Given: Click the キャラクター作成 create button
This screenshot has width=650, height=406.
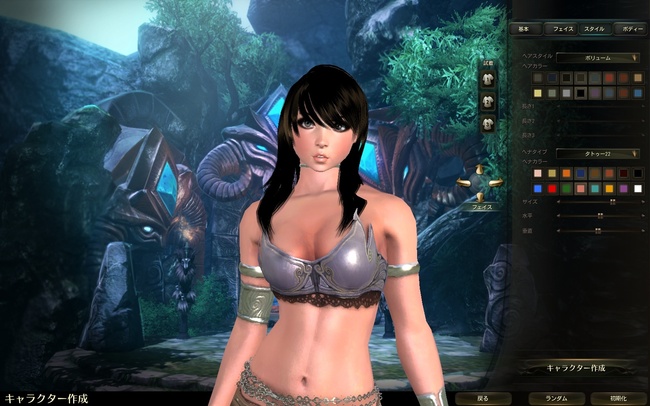Looking at the screenshot, I should coord(578,368).
